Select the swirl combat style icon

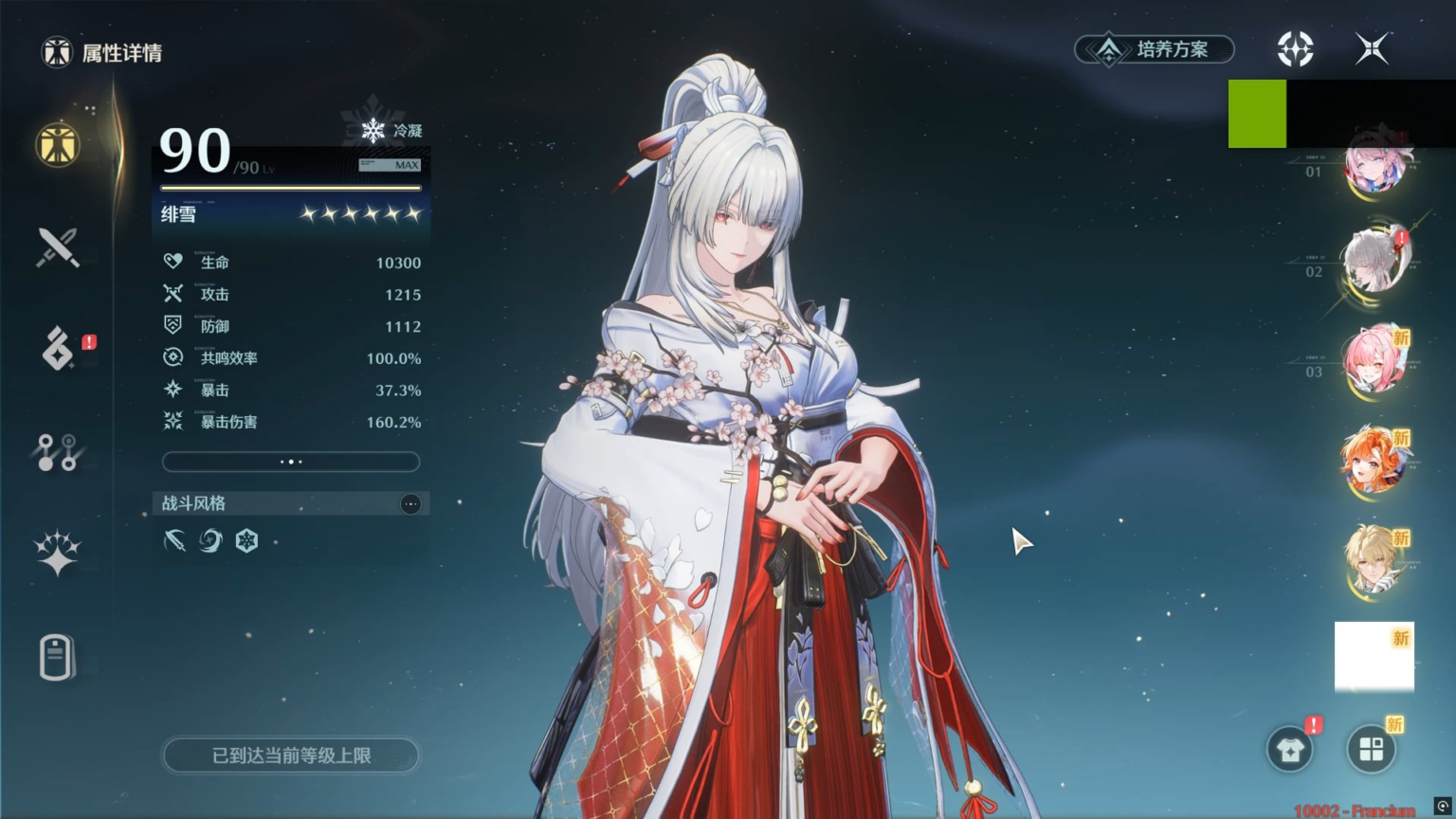tap(211, 540)
